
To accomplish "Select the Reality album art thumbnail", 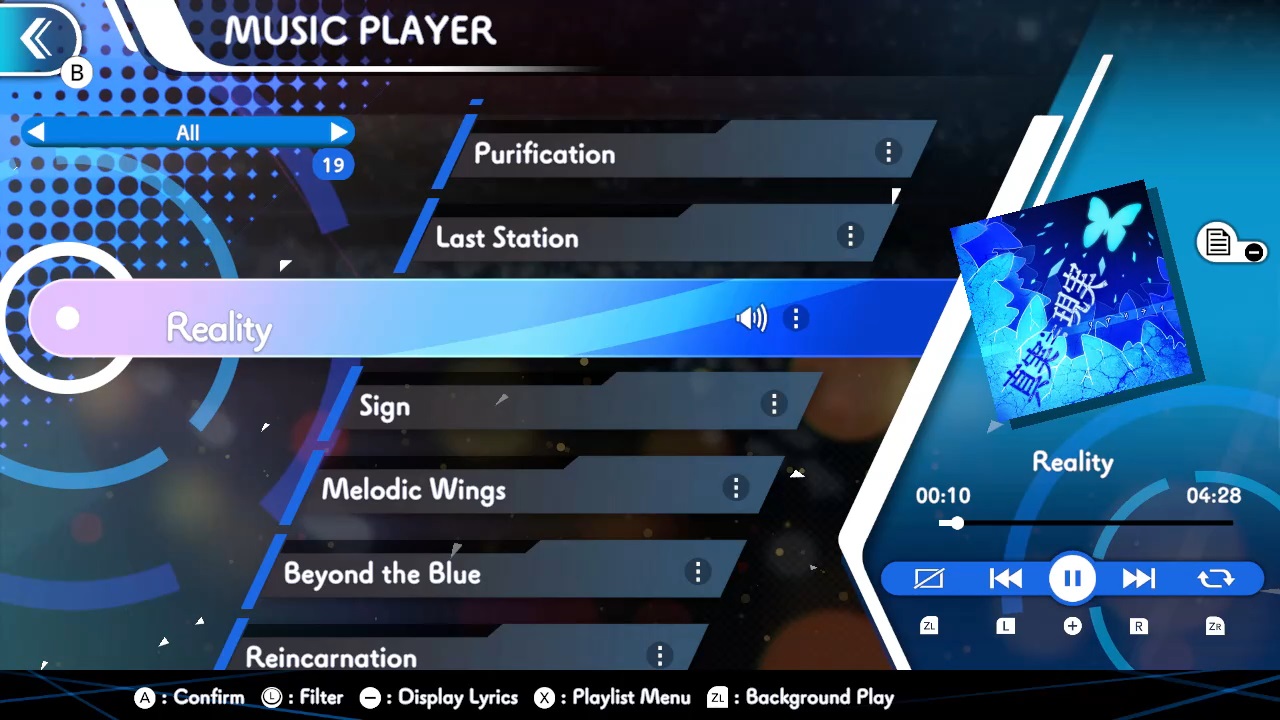I will [1070, 300].
